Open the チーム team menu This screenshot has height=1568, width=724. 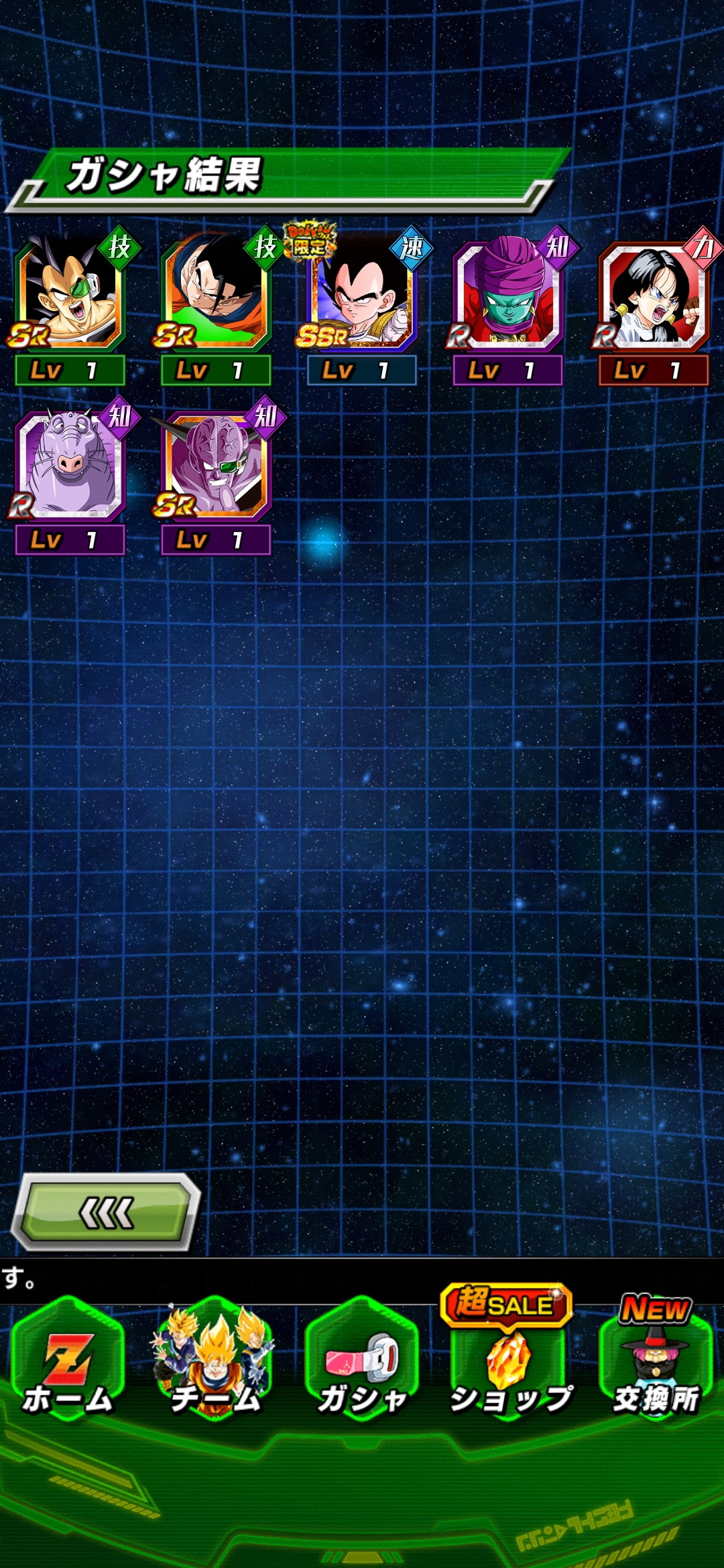point(215,1360)
